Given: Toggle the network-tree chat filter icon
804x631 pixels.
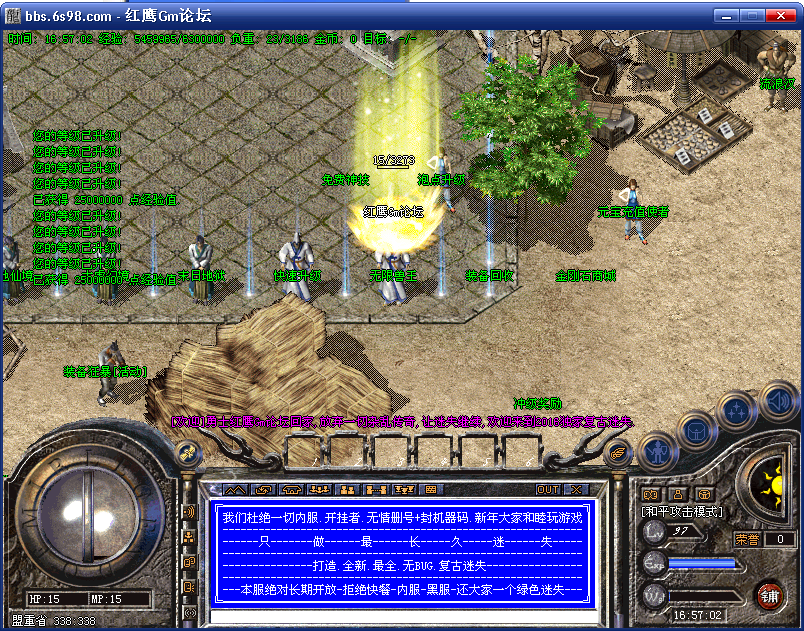Looking at the screenshot, I should tap(190, 537).
